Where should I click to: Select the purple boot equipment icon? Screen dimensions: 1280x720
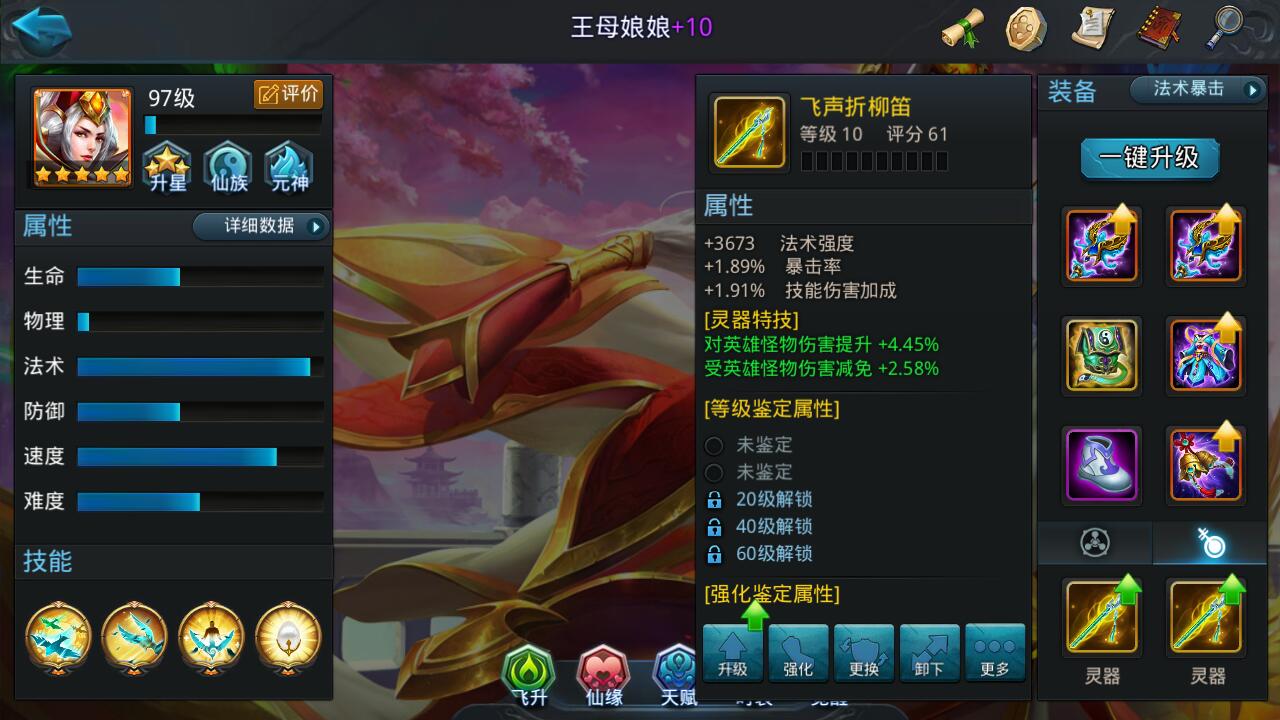click(x=1101, y=463)
